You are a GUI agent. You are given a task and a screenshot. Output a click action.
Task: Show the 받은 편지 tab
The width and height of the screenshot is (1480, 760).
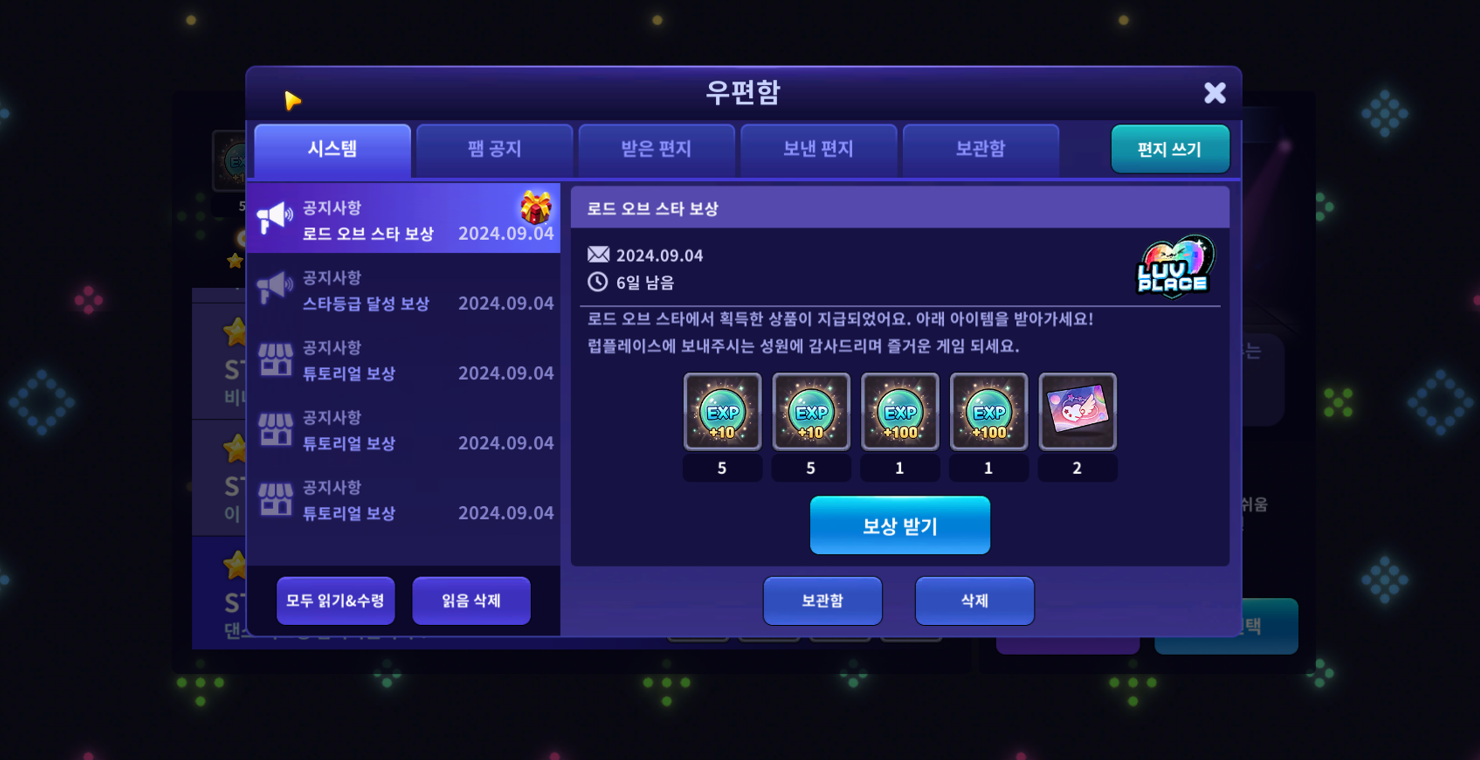point(656,150)
